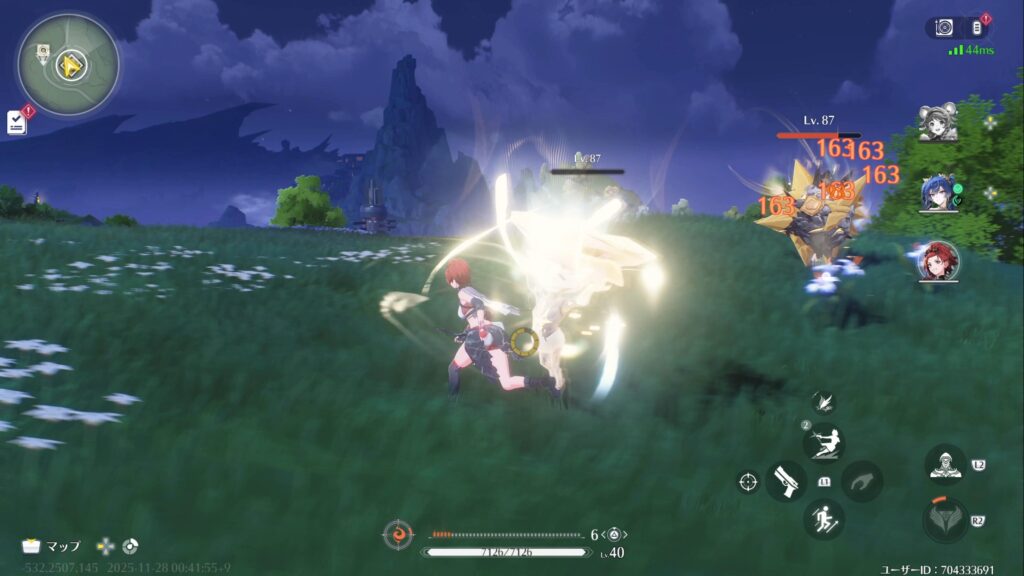Open the menu icon with red alert
The height and width of the screenshot is (576, 1024).
click(x=977, y=28)
